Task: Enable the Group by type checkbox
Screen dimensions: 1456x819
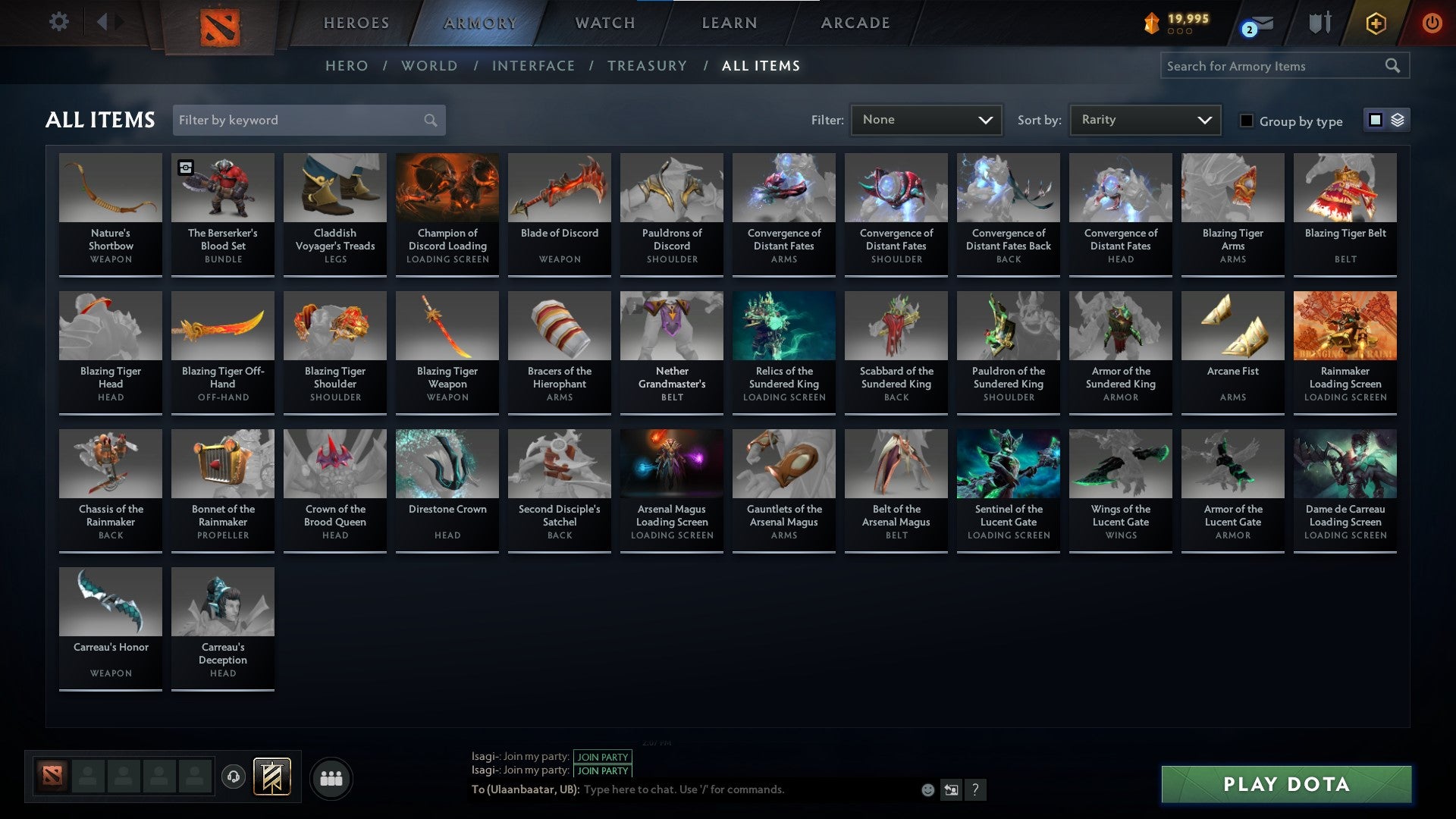Action: pyautogui.click(x=1246, y=121)
